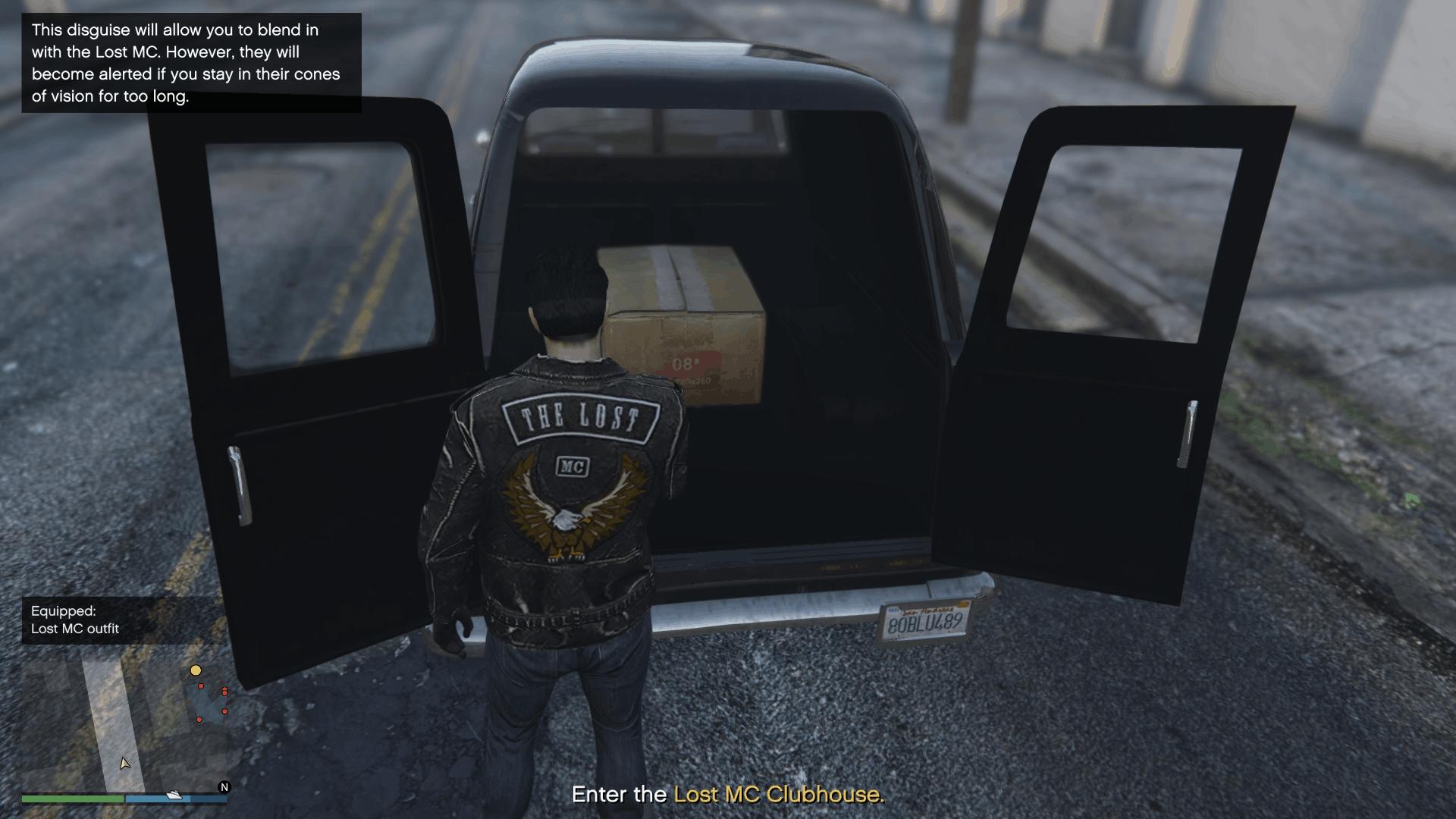The image size is (1456, 819).
Task: Select the yellow objective blip on minimap
Action: [x=196, y=670]
